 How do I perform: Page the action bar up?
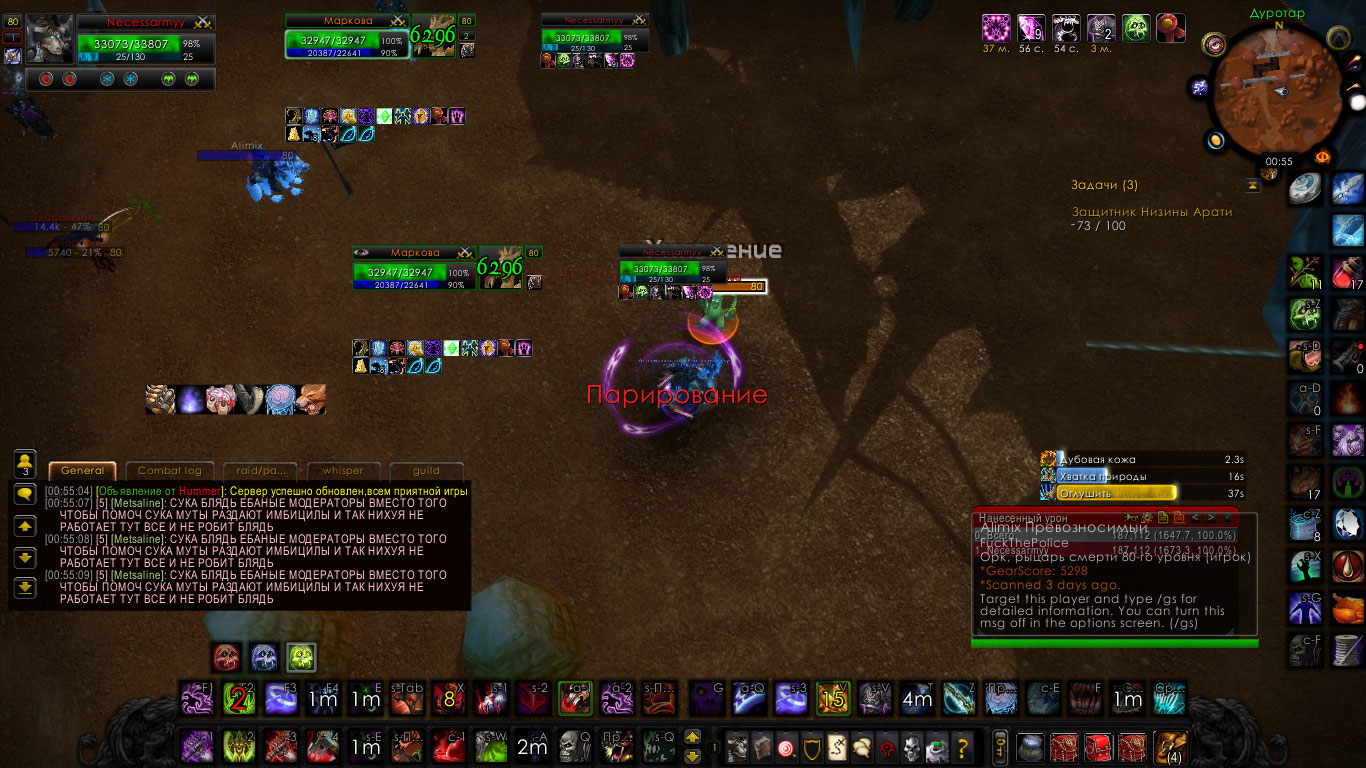(692, 738)
